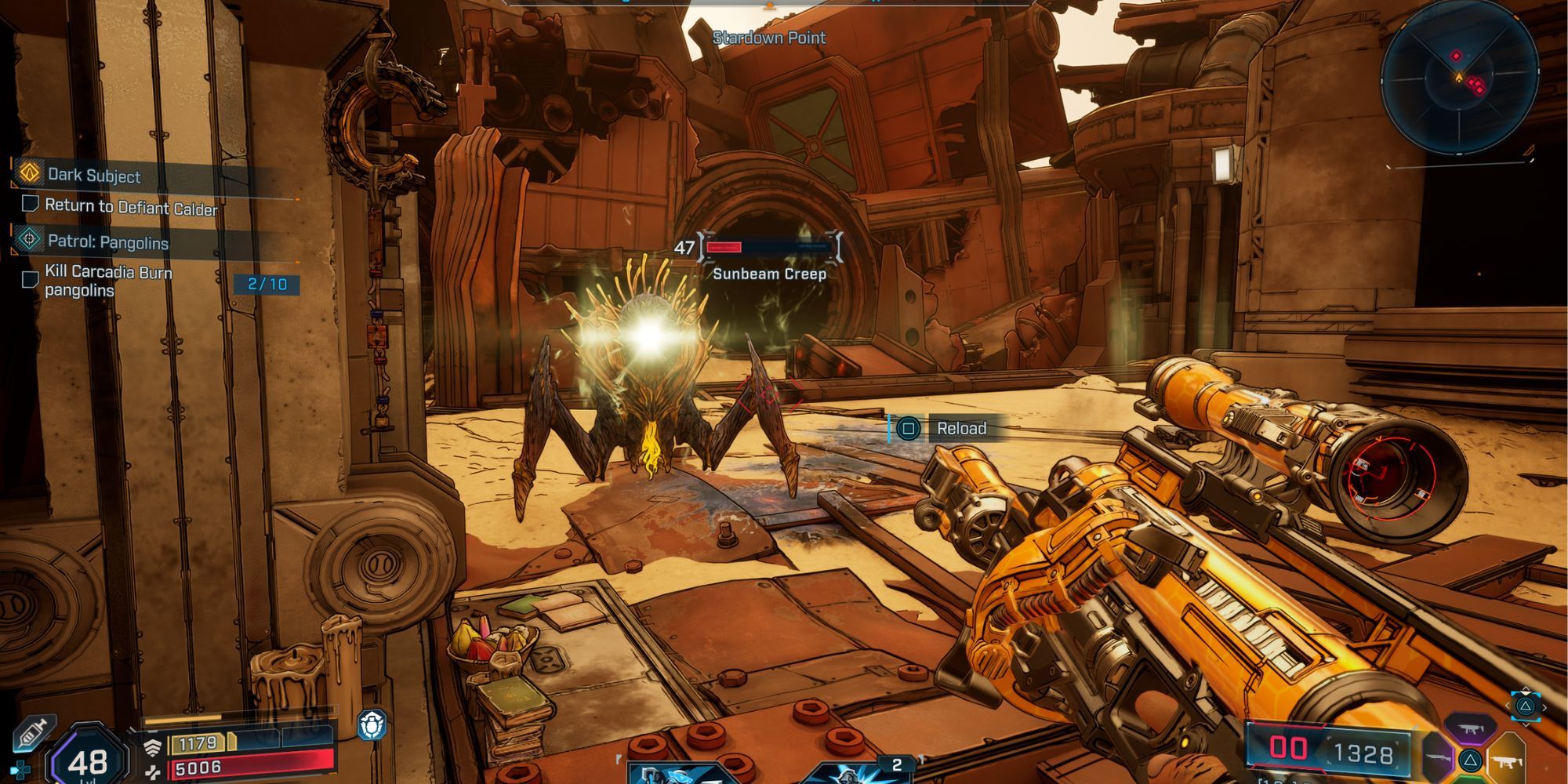
Task: Click the beetle shield status icon
Action: point(372,725)
